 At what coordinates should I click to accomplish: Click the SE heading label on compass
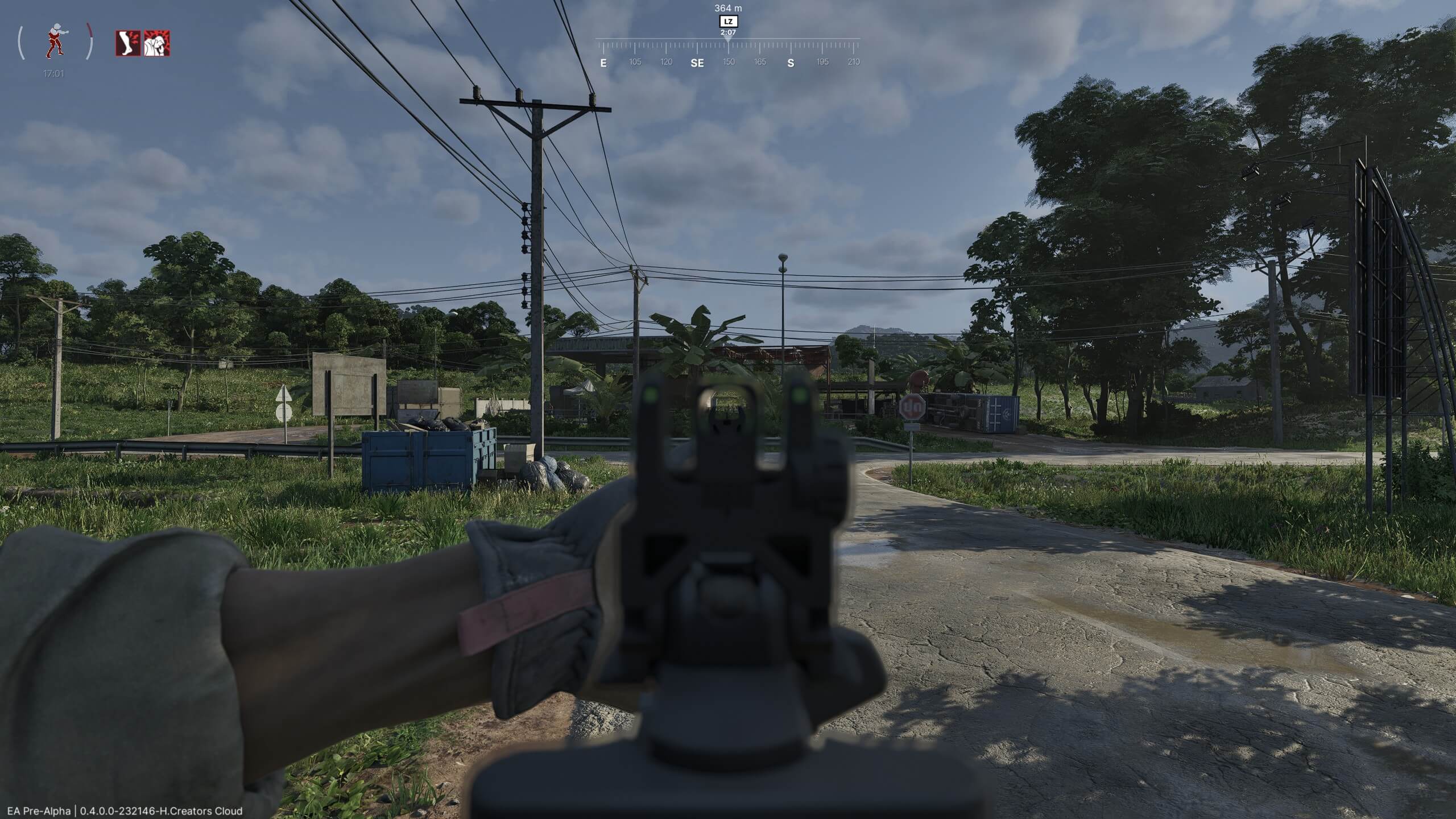tap(697, 63)
